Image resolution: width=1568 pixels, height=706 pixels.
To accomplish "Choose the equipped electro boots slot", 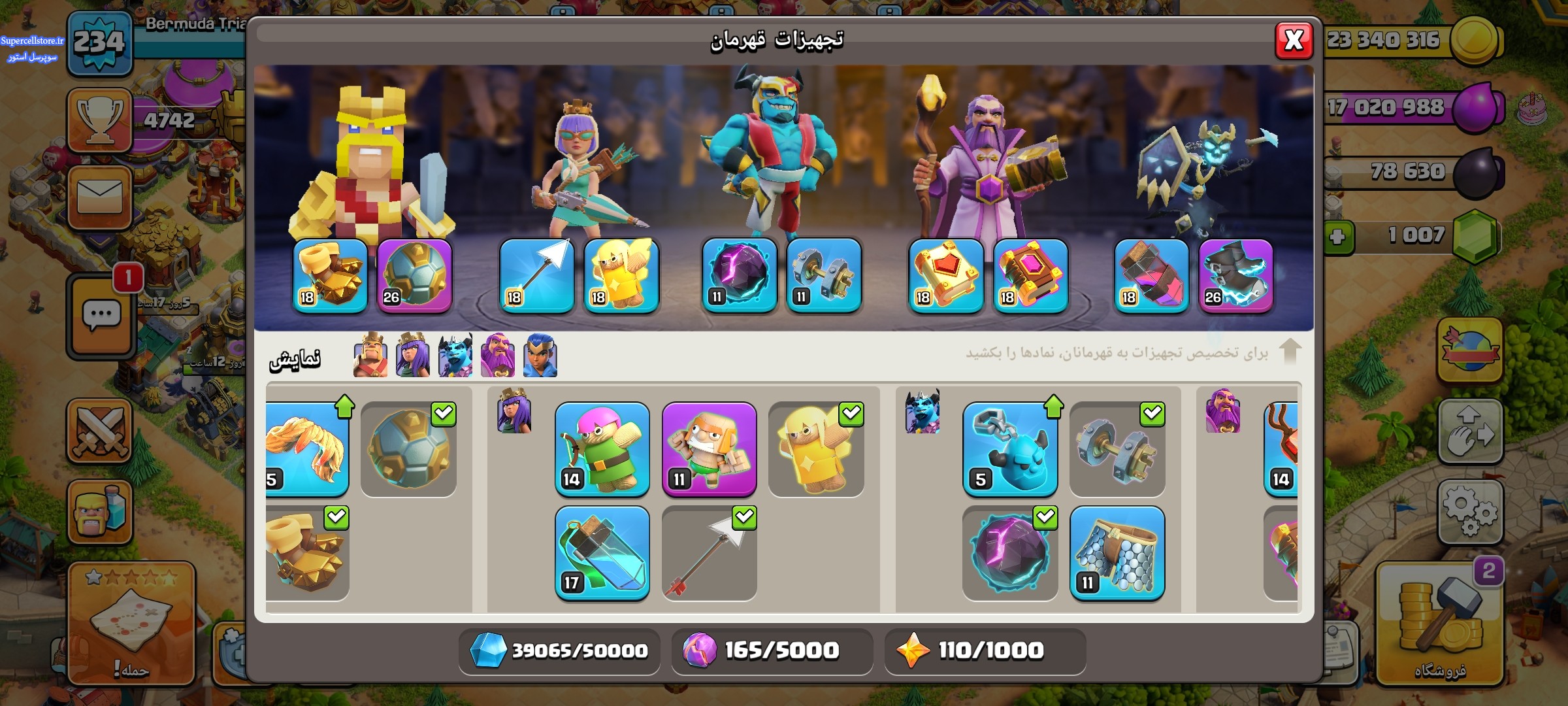I will (x=1235, y=275).
